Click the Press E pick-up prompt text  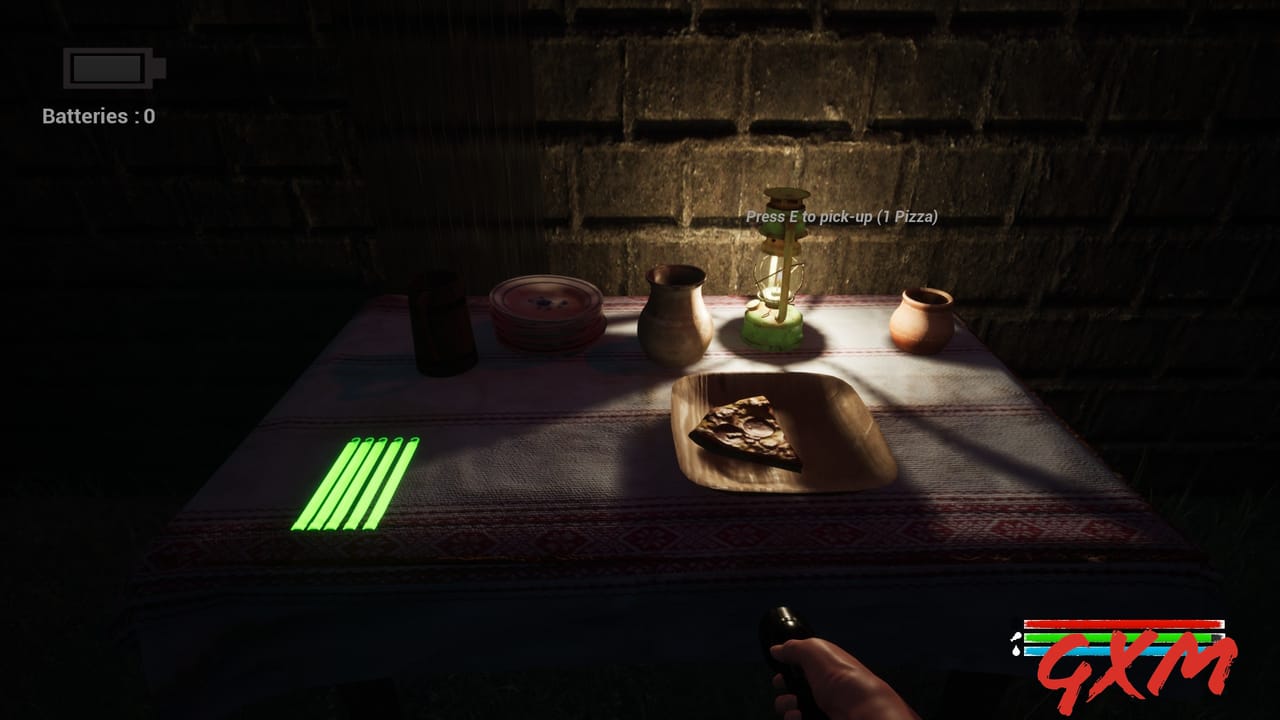coord(843,214)
